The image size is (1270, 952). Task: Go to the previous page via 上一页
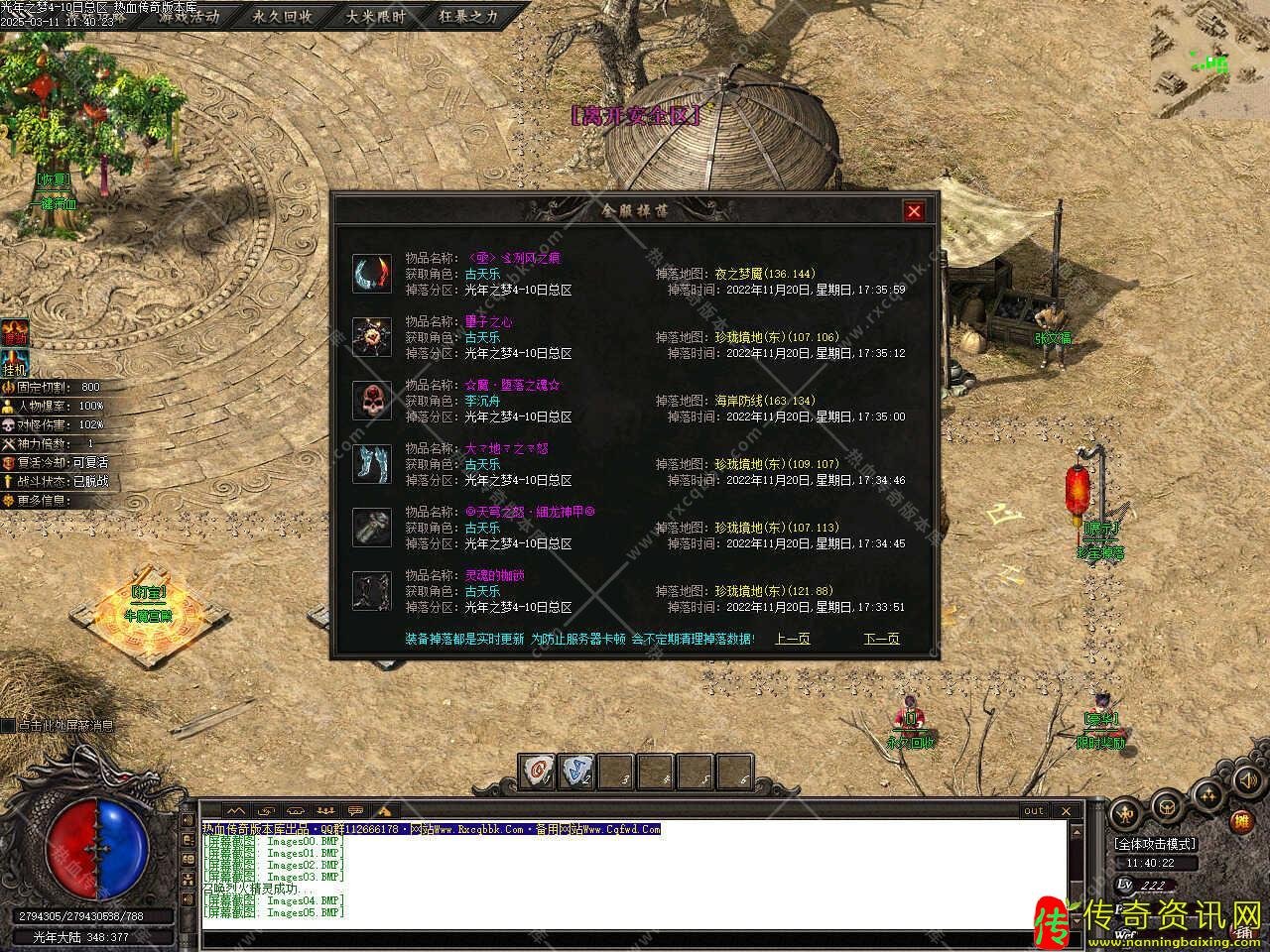pos(792,639)
